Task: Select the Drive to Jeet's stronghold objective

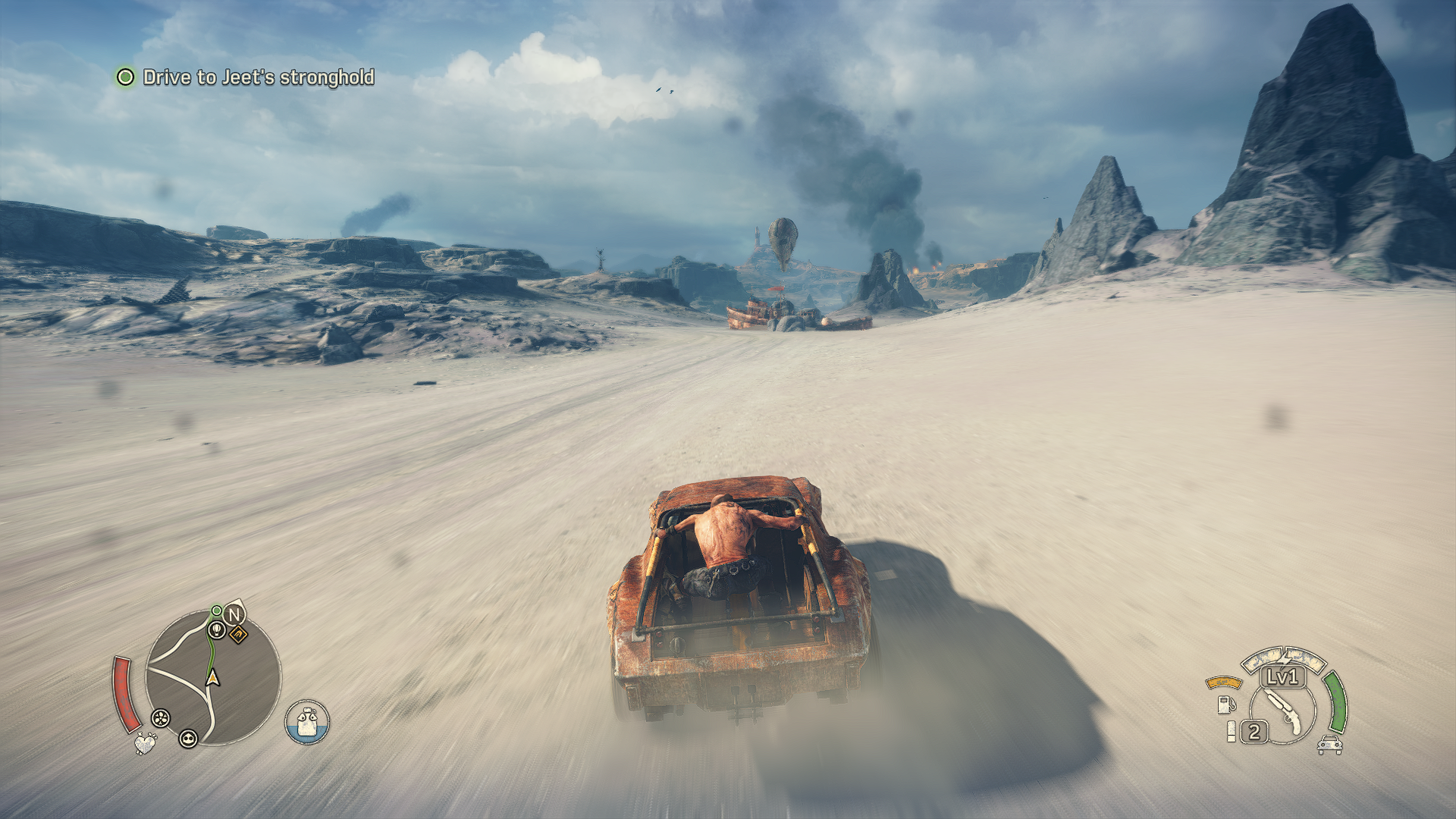Action: click(x=258, y=77)
